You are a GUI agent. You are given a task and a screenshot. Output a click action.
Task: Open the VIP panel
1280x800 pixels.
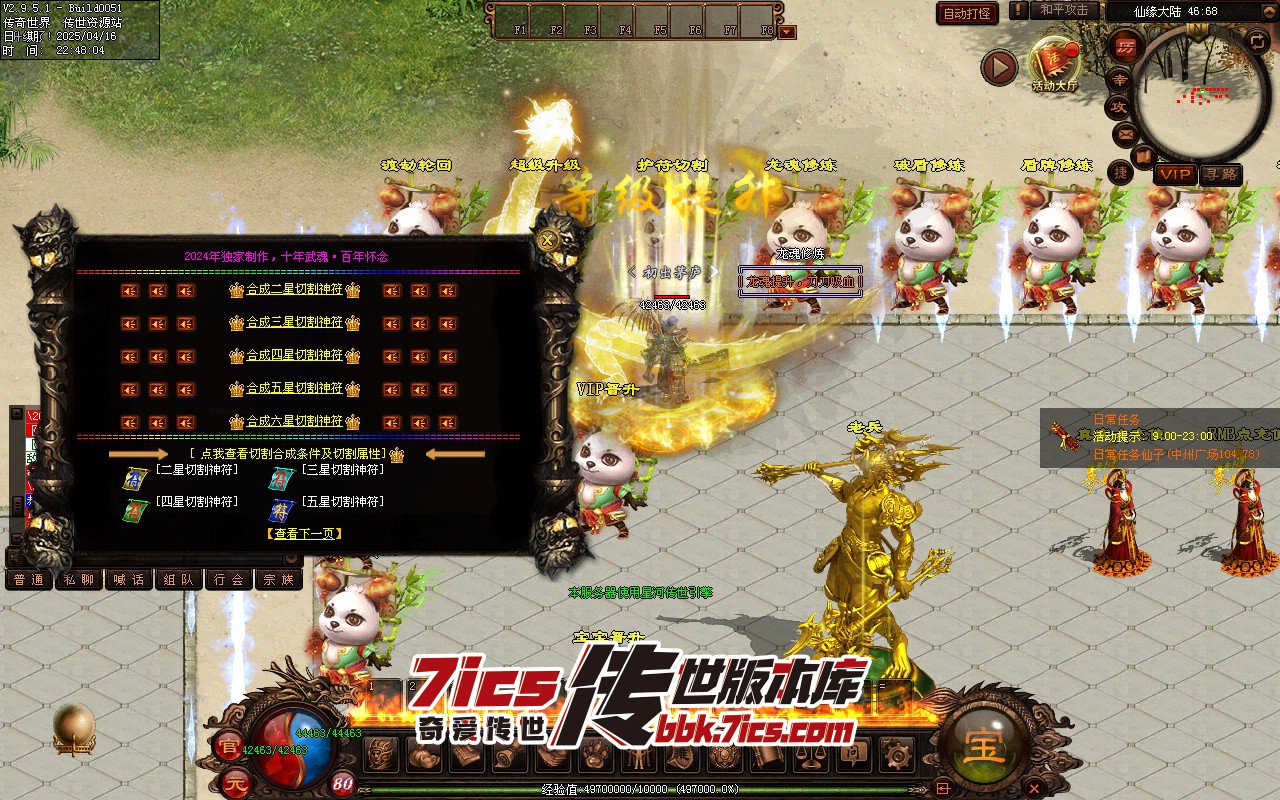(1175, 174)
